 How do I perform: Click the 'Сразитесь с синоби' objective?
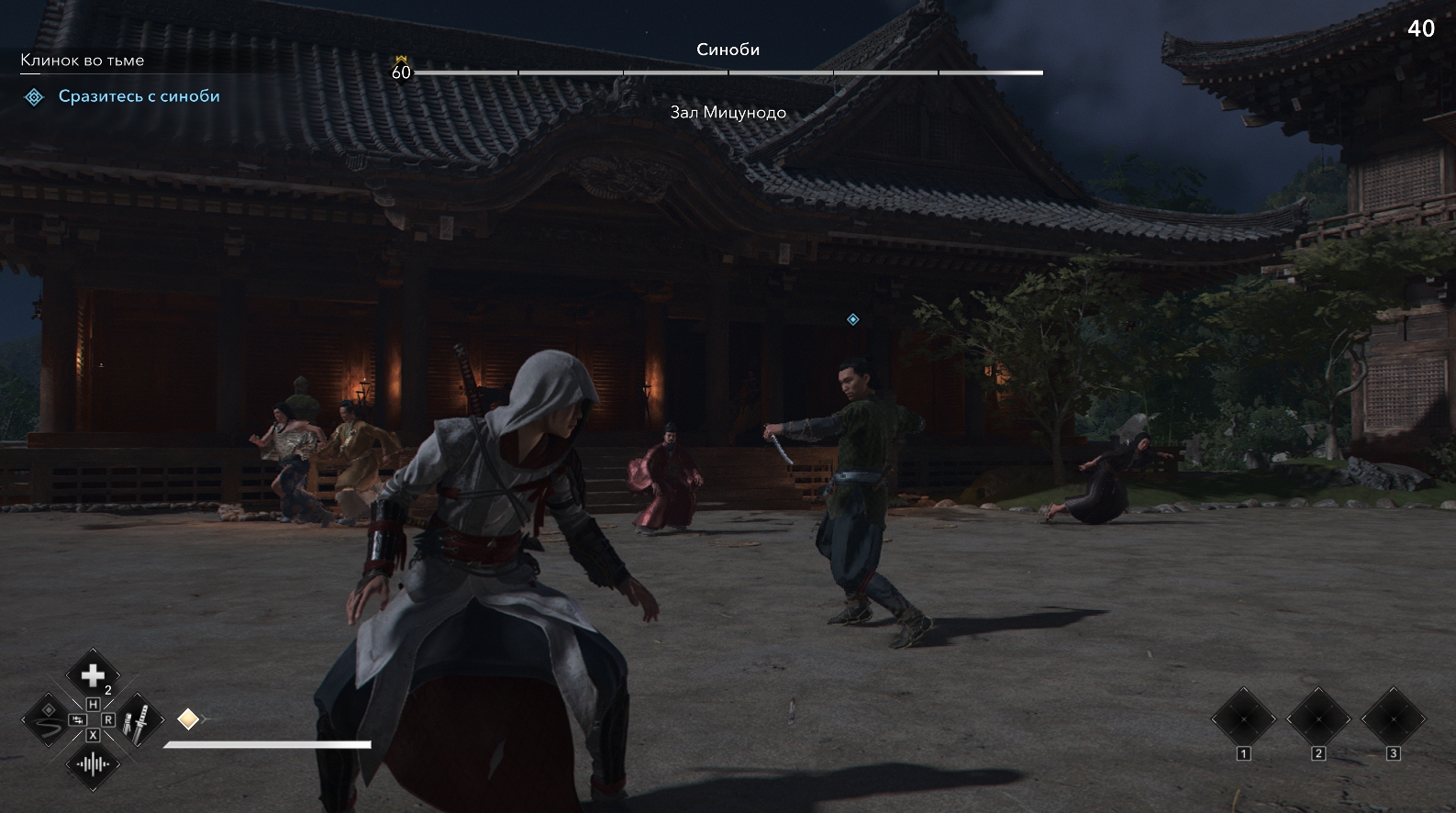tap(139, 96)
